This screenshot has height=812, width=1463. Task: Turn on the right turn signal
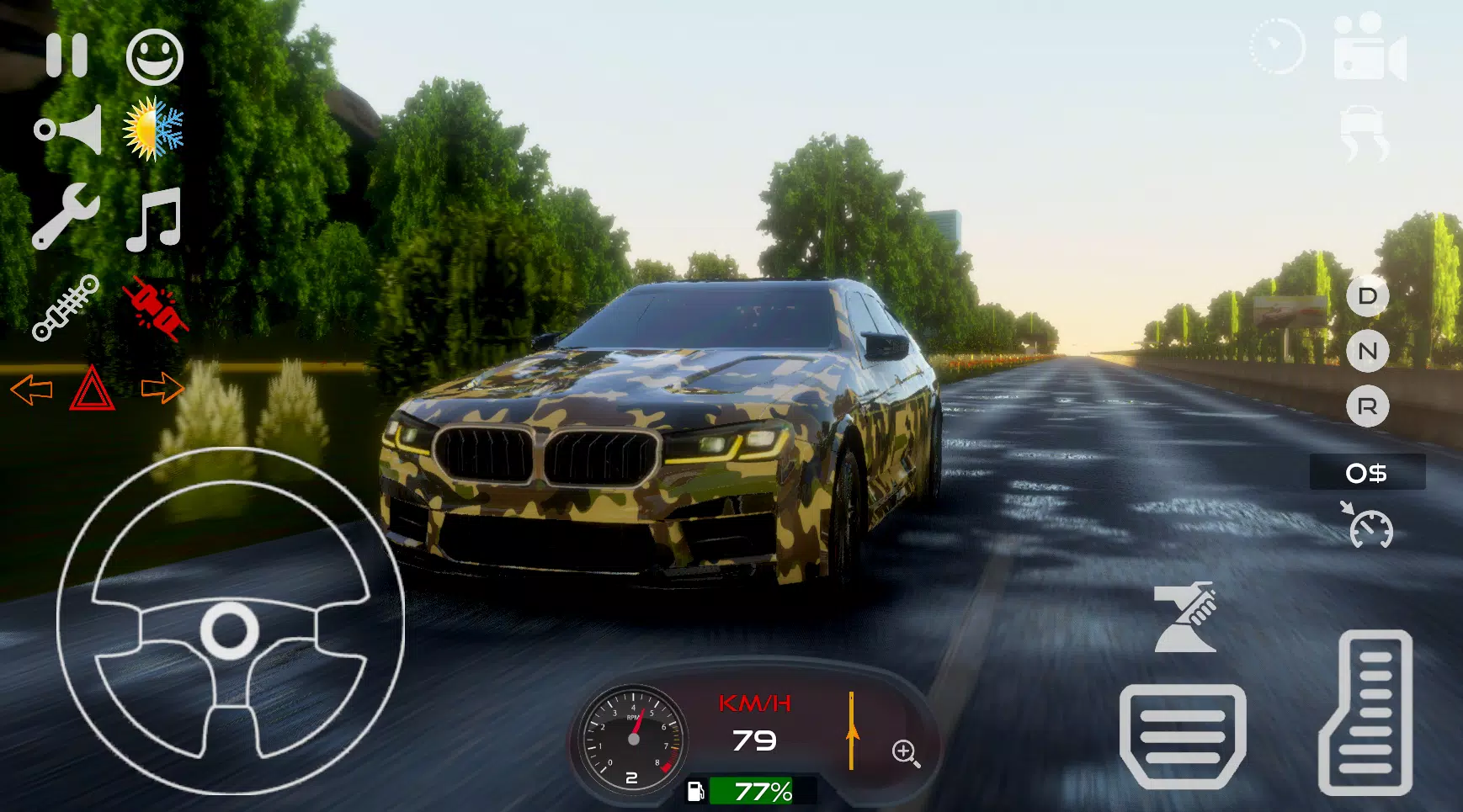tap(162, 387)
